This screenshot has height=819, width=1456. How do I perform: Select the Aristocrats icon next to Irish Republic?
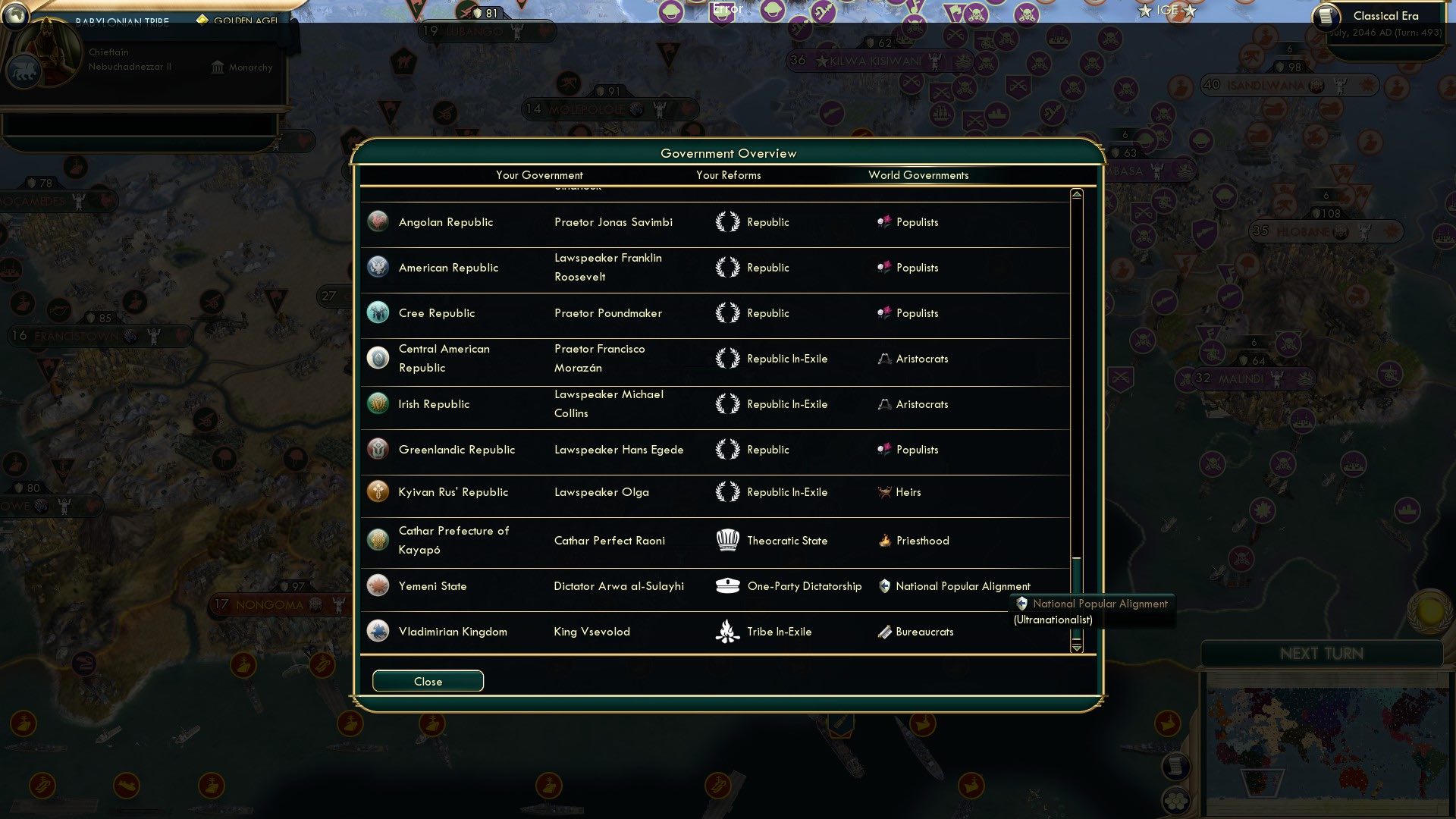[x=885, y=403]
